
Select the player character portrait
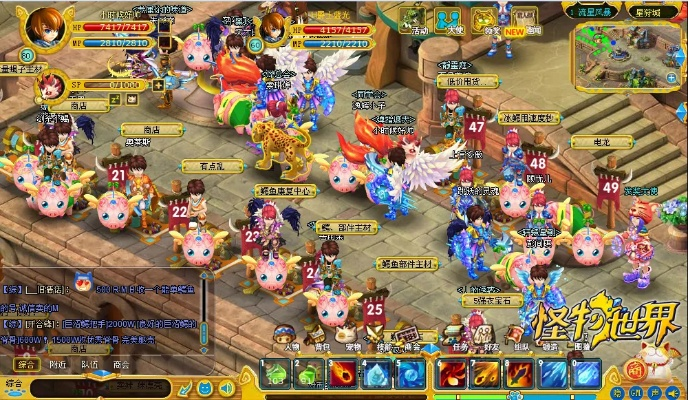coord(44,24)
